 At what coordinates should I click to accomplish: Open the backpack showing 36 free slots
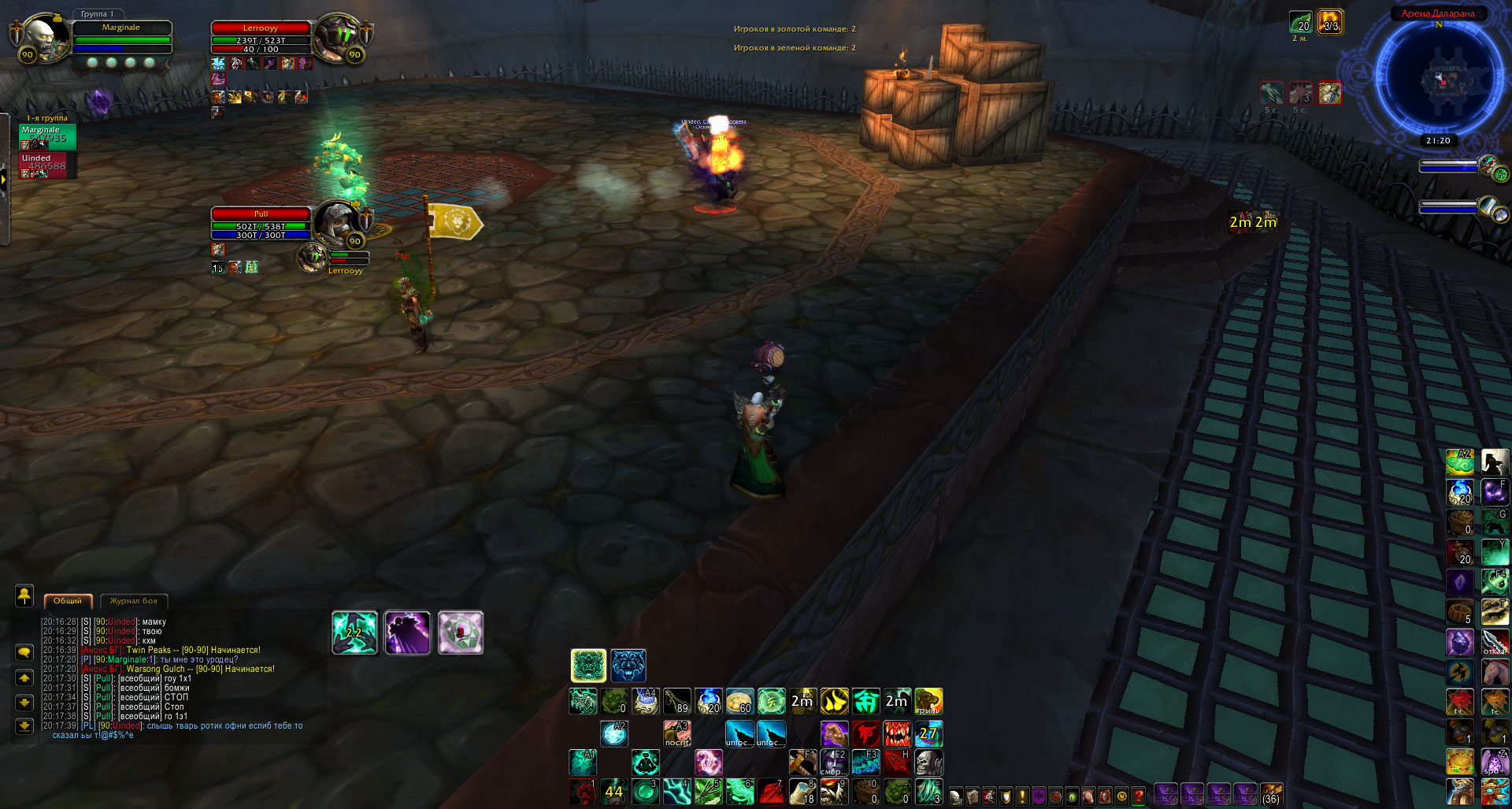1271,794
